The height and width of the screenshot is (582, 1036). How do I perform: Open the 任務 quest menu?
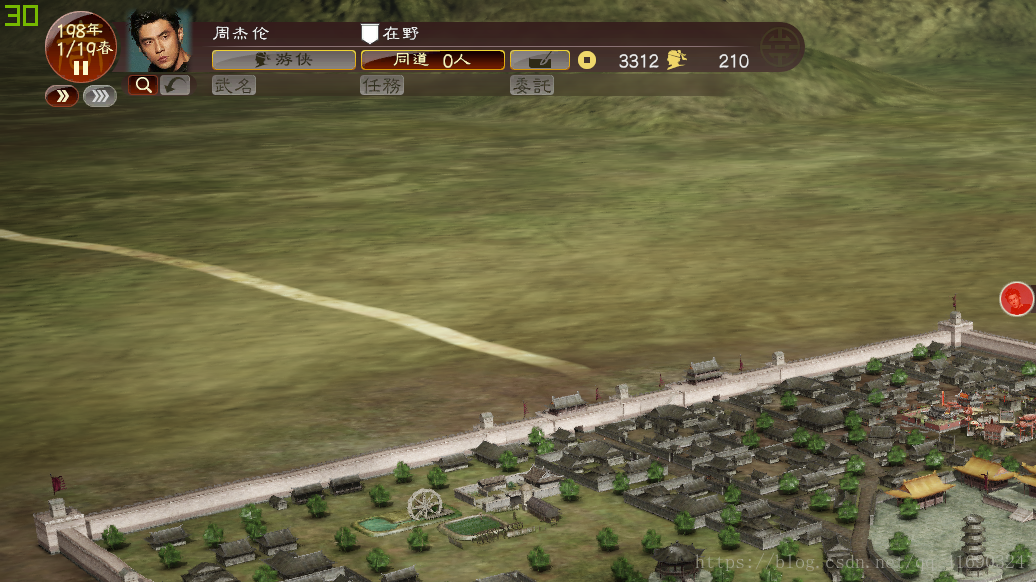(x=382, y=86)
